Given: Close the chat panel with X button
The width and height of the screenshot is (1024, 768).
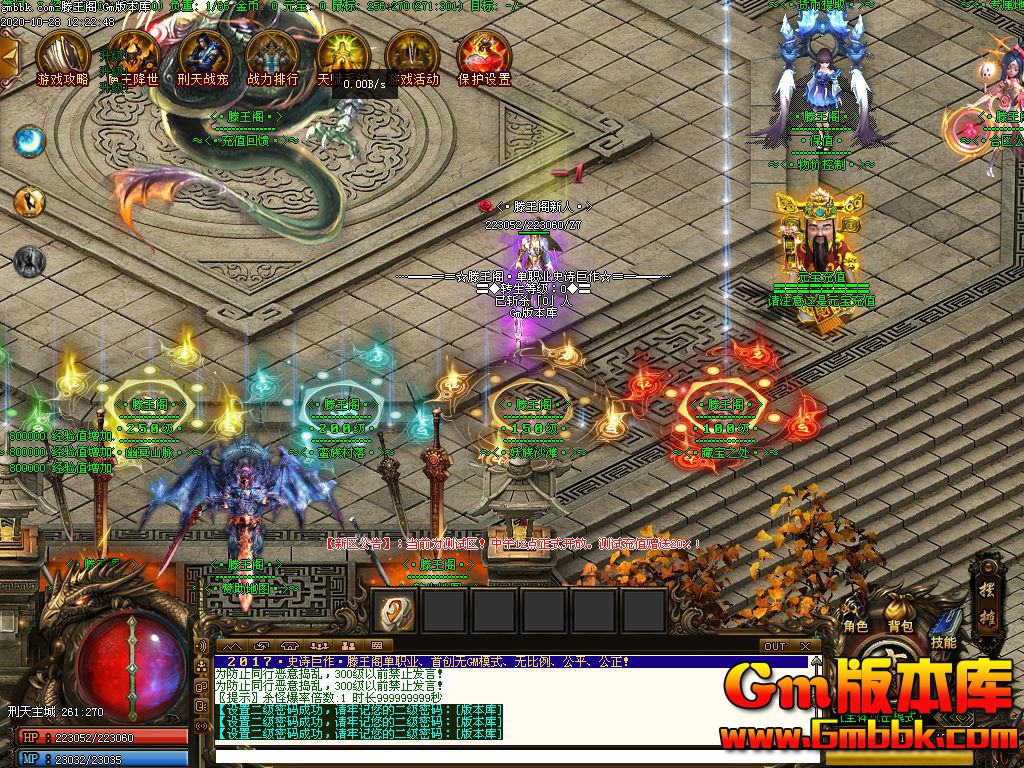Looking at the screenshot, I should tap(805, 646).
